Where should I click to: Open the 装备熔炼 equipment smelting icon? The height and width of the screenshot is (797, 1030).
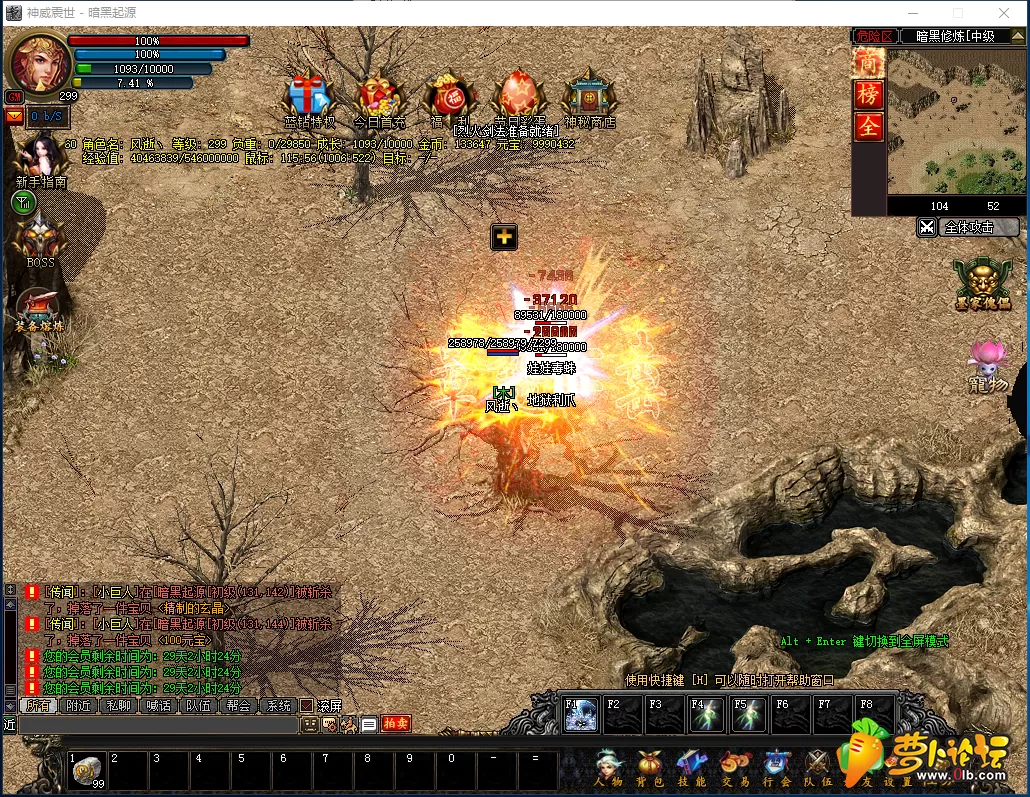point(39,308)
